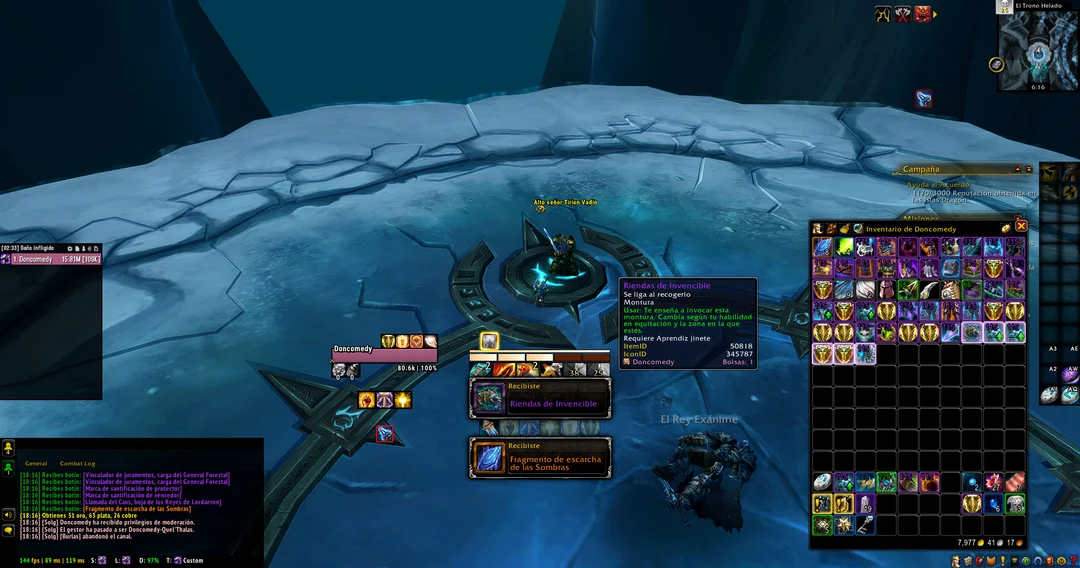1080x568 pixels.
Task: Open the gold coin pouch bag button
Action: pyautogui.click(x=1006, y=228)
